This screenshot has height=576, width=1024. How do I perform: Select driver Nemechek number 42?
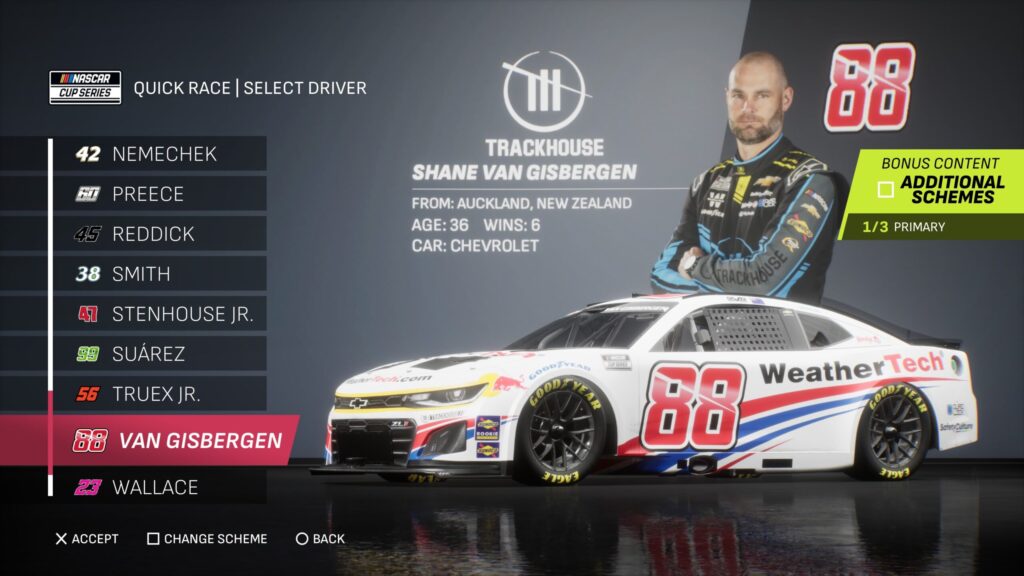[160, 154]
